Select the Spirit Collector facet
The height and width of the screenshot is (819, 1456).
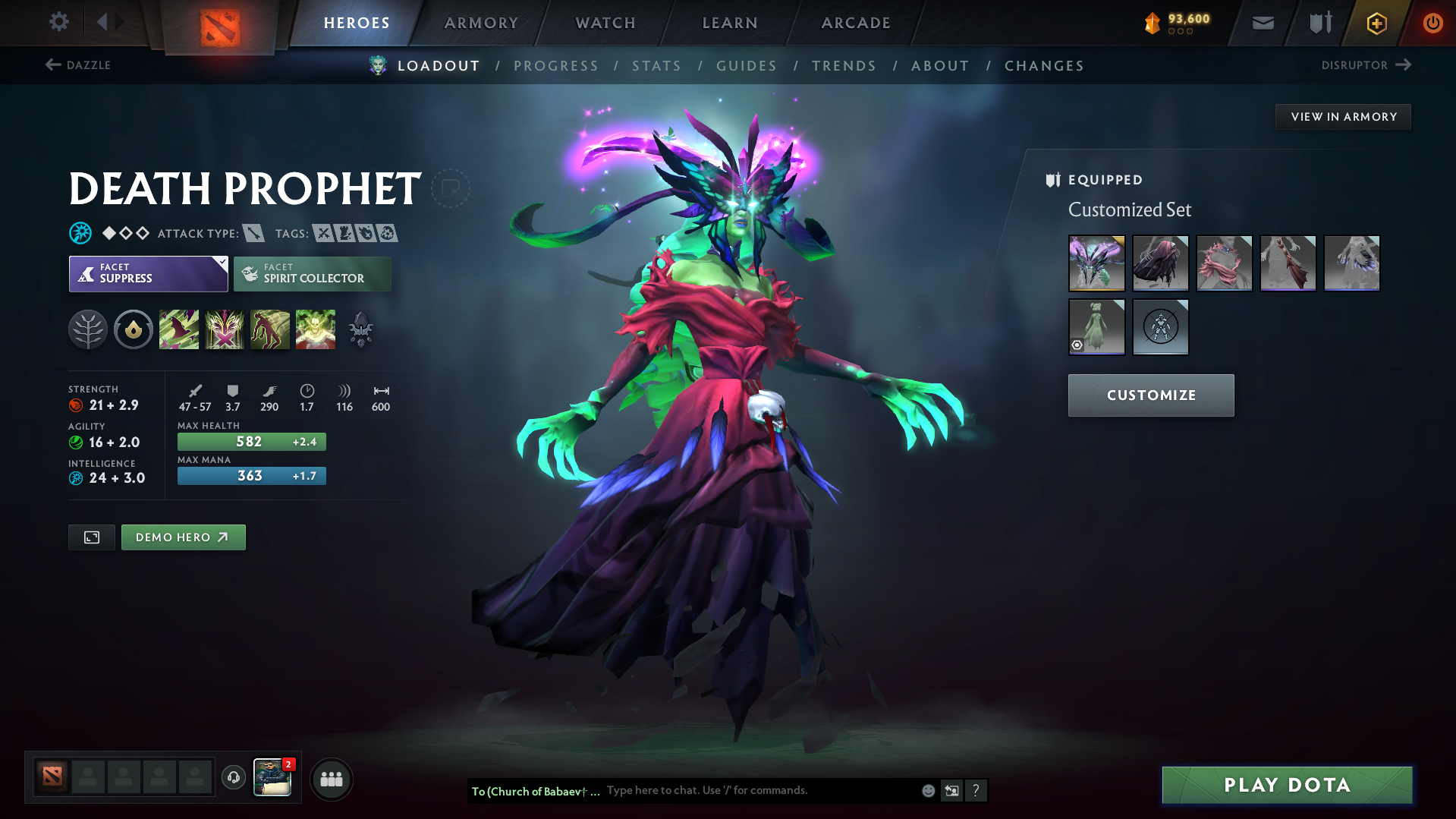tap(312, 273)
